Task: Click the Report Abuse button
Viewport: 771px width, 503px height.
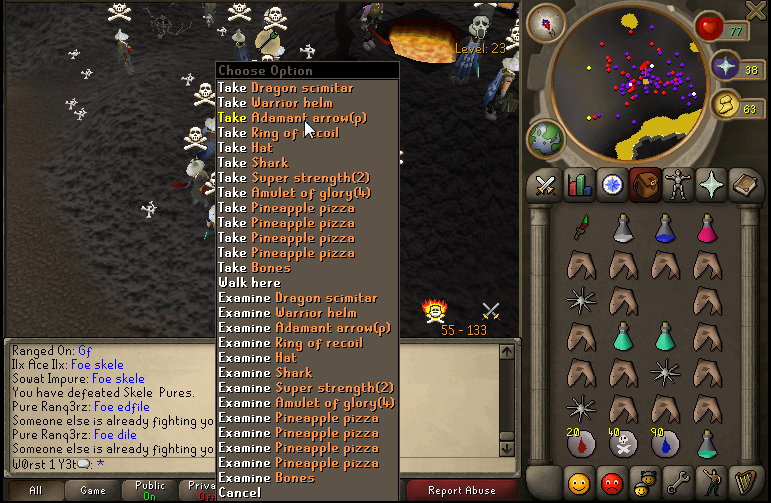Action: 461,491
